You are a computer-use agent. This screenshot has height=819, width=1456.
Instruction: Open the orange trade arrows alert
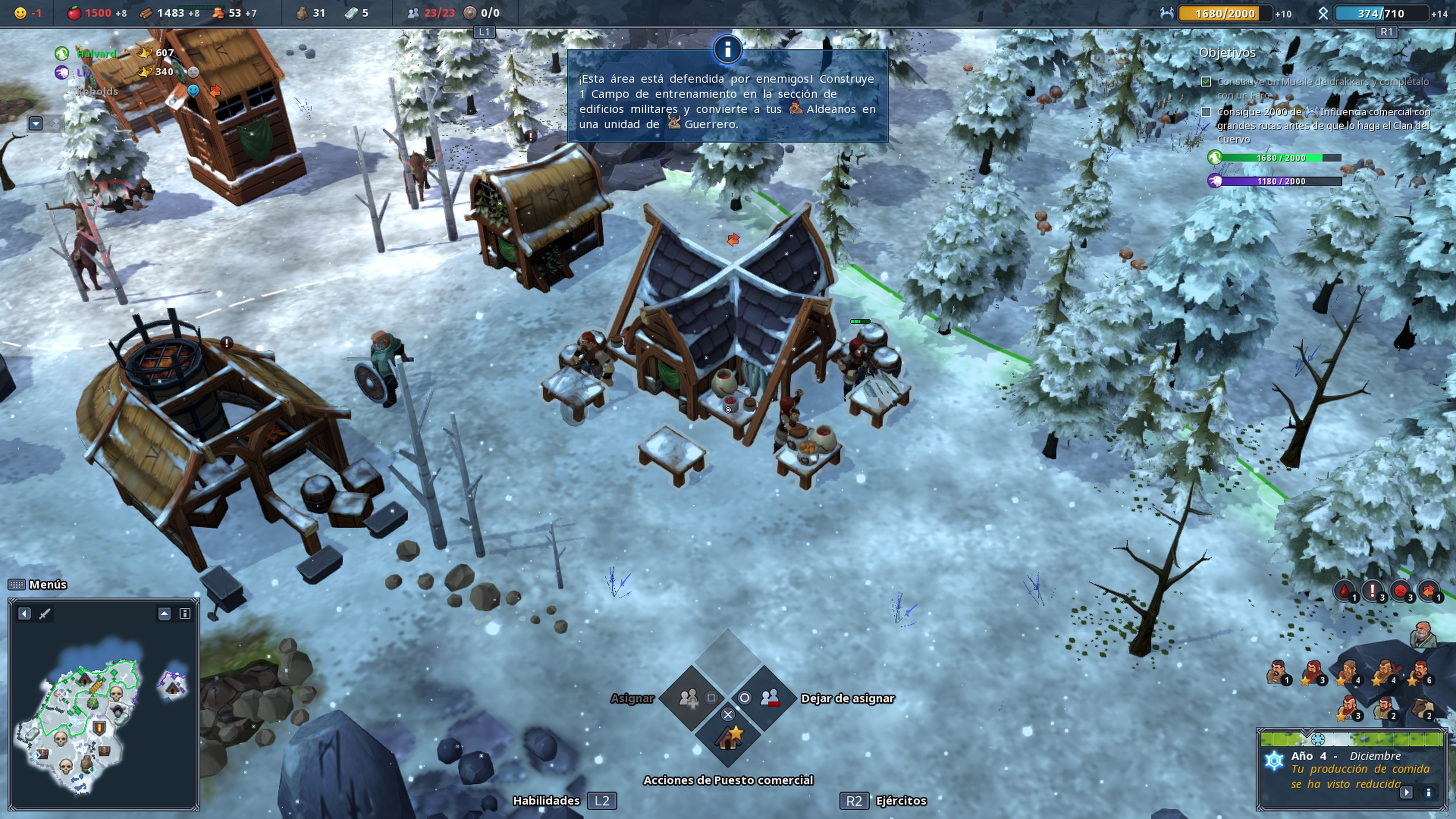point(1428,591)
